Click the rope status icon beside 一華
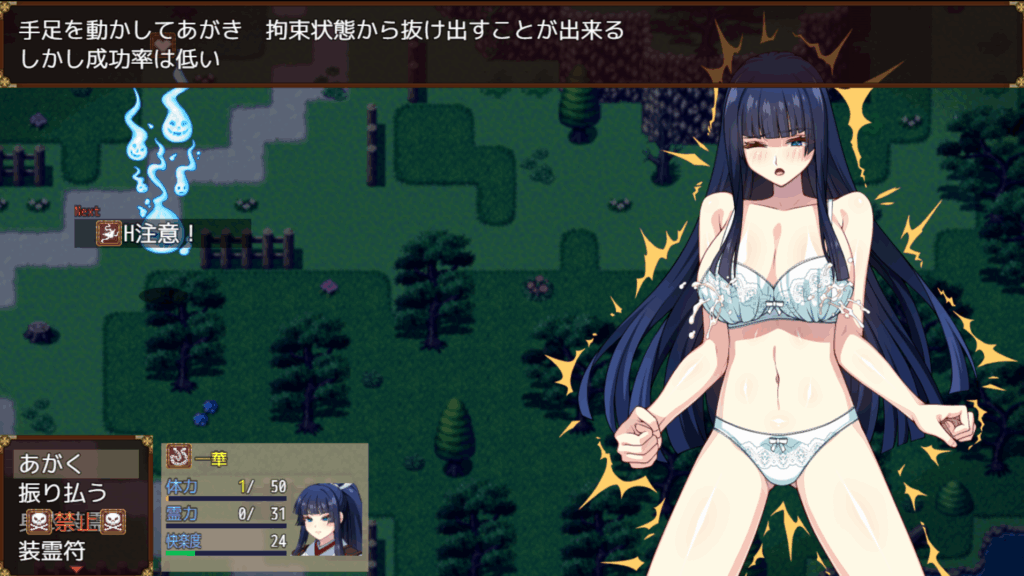 point(179,458)
